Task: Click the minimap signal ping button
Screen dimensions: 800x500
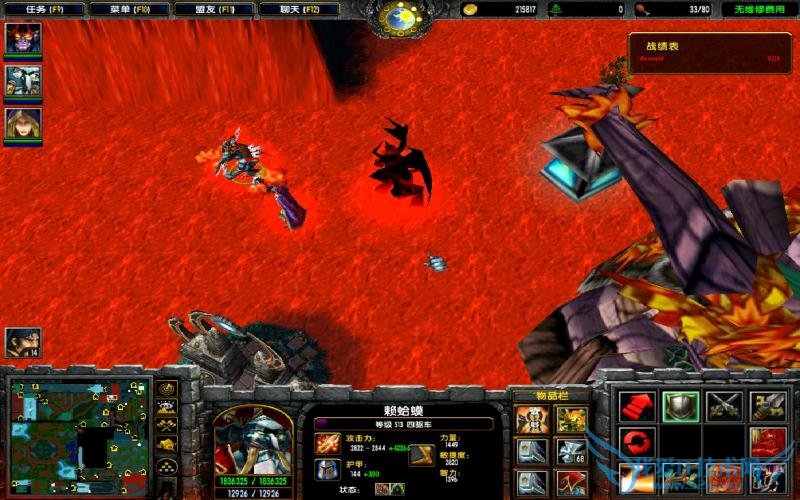Action: point(167,389)
